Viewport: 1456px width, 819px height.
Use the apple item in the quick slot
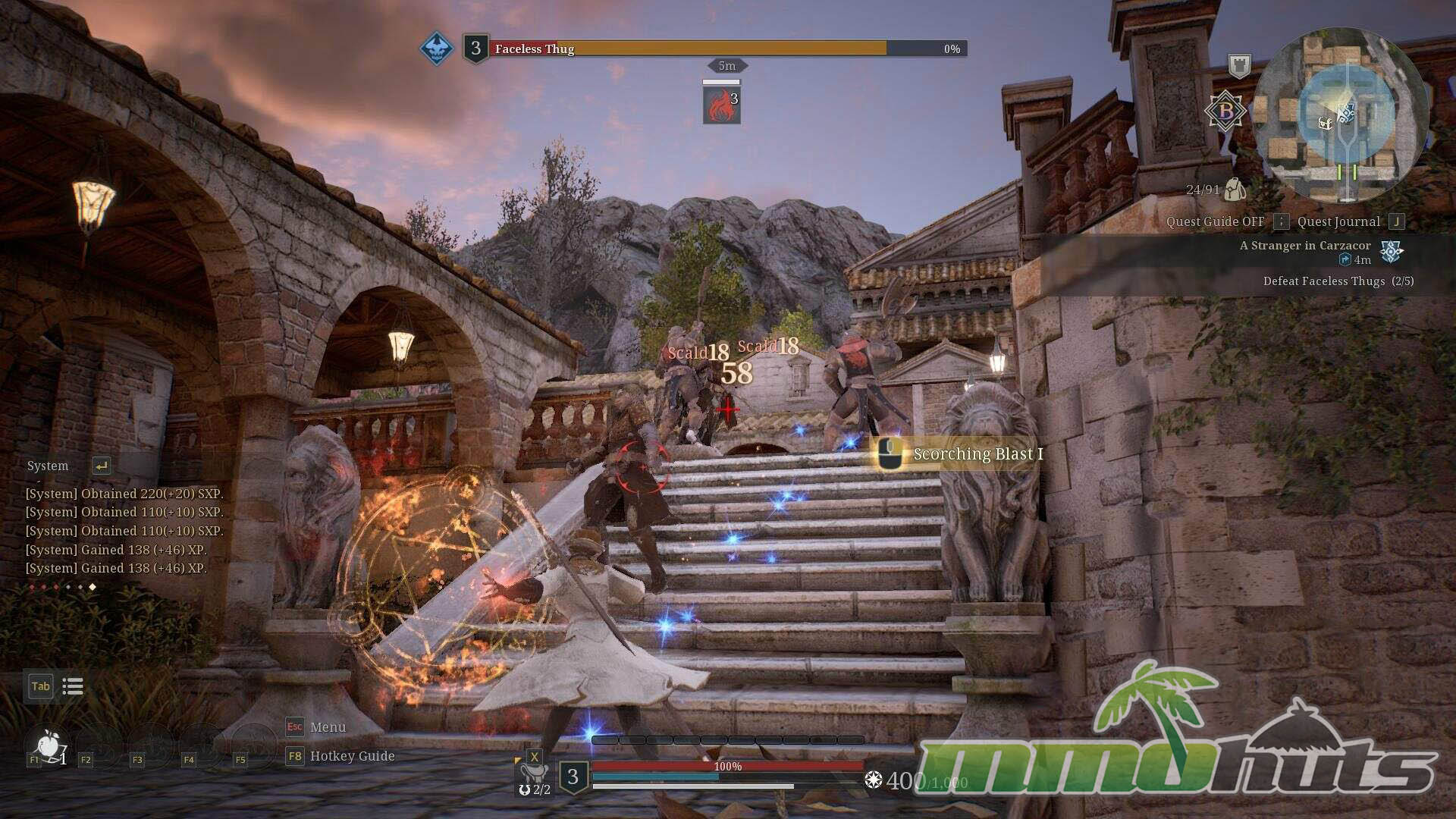click(x=49, y=745)
